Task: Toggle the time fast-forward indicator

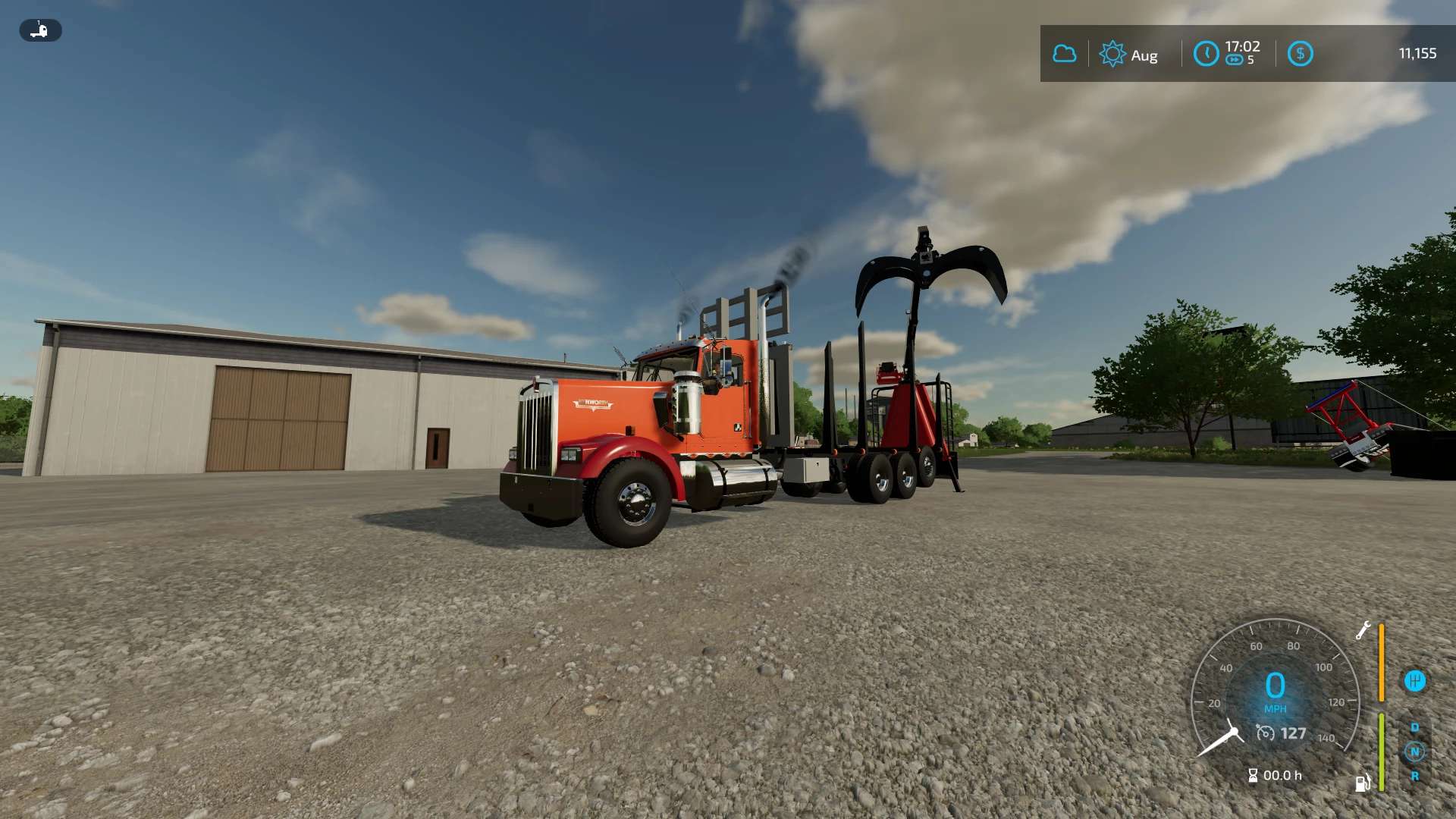Action: point(1235,60)
